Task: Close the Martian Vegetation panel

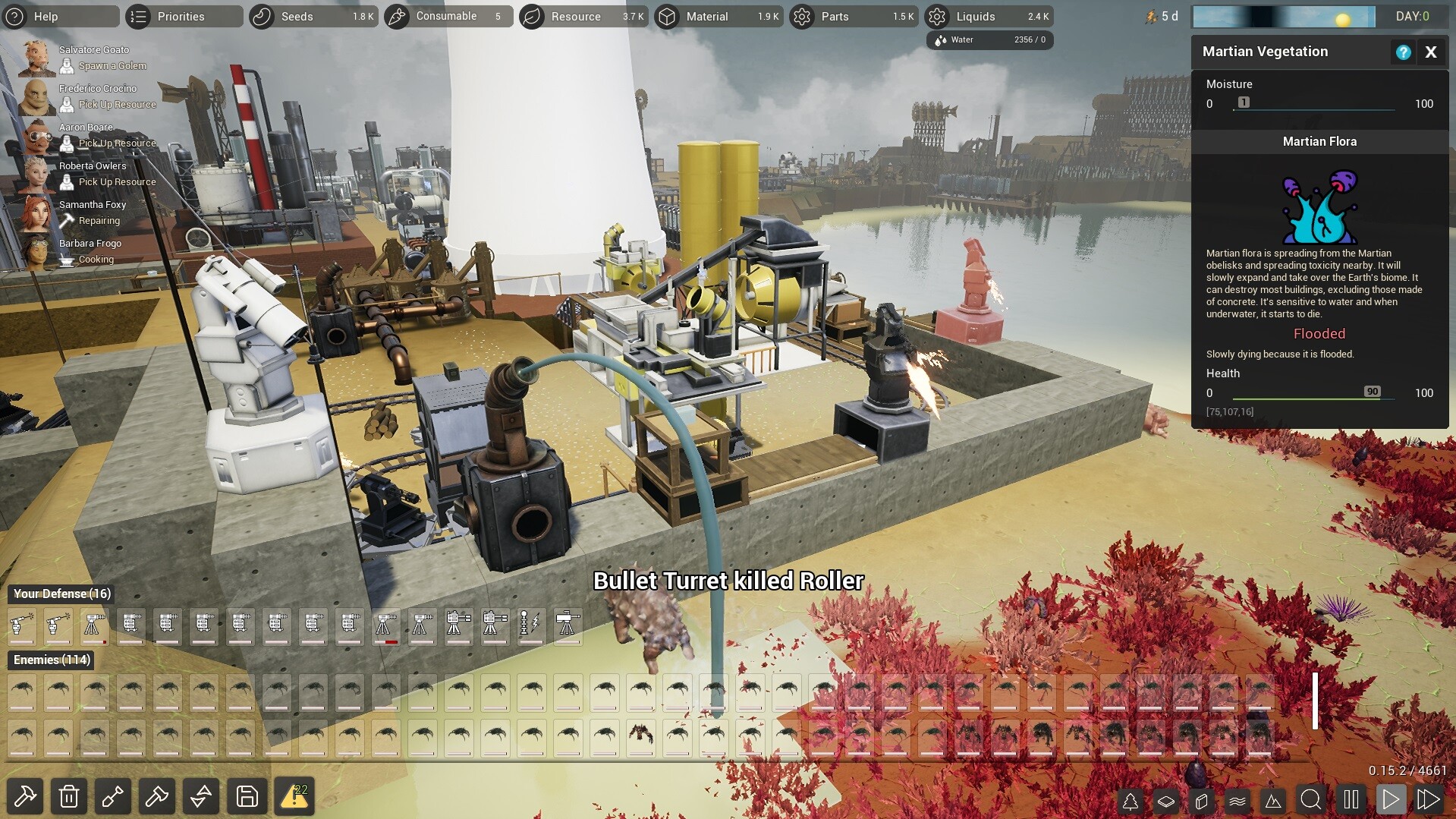Action: 1431,52
